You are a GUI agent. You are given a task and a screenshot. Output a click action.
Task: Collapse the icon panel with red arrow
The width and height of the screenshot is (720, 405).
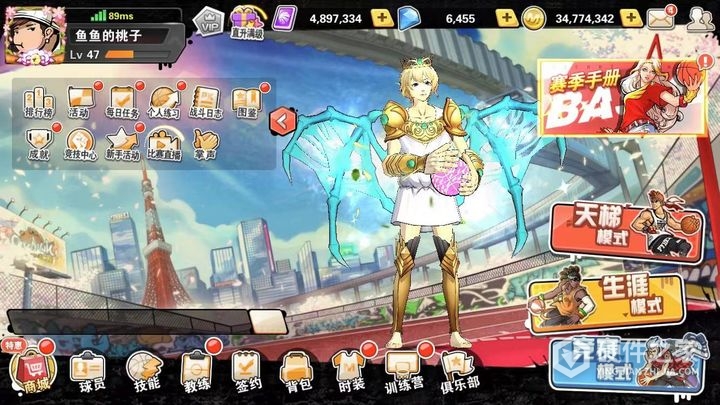point(283,120)
